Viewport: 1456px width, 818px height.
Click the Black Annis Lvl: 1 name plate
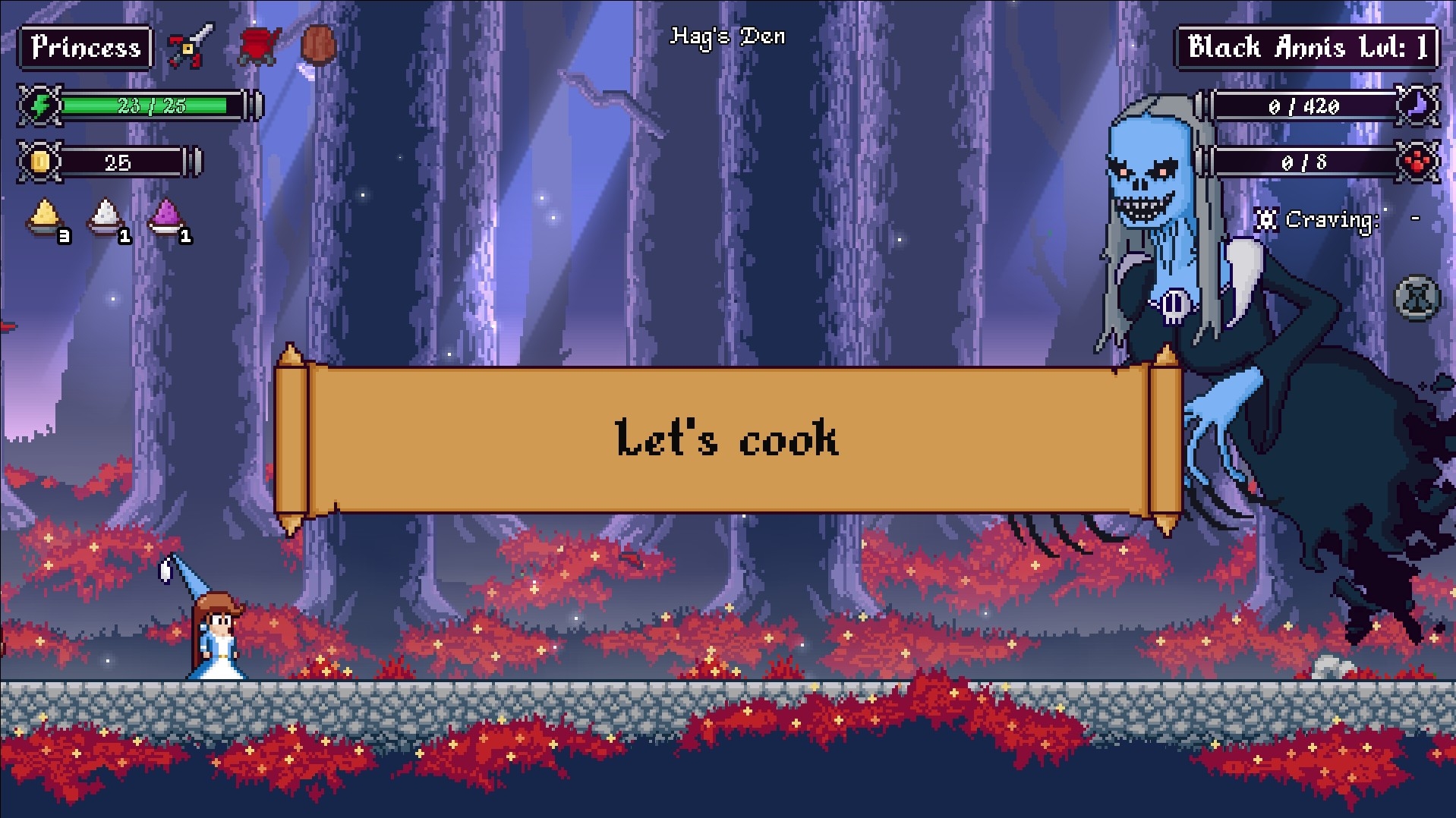1306,48
